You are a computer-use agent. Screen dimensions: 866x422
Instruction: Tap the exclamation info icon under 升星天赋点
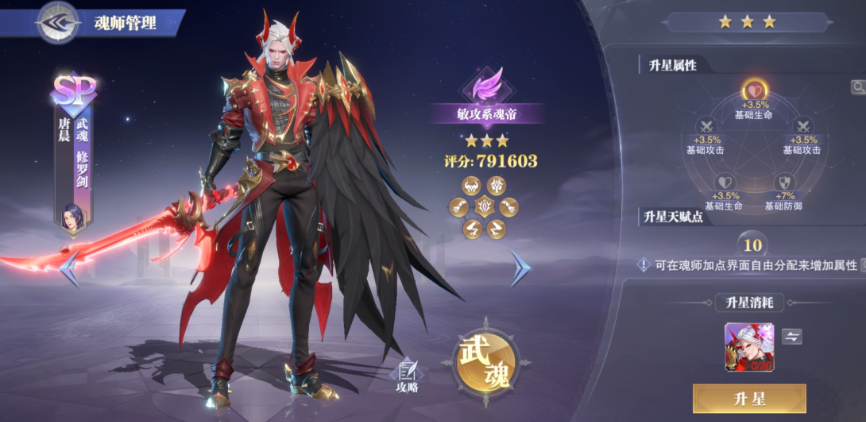pos(645,265)
